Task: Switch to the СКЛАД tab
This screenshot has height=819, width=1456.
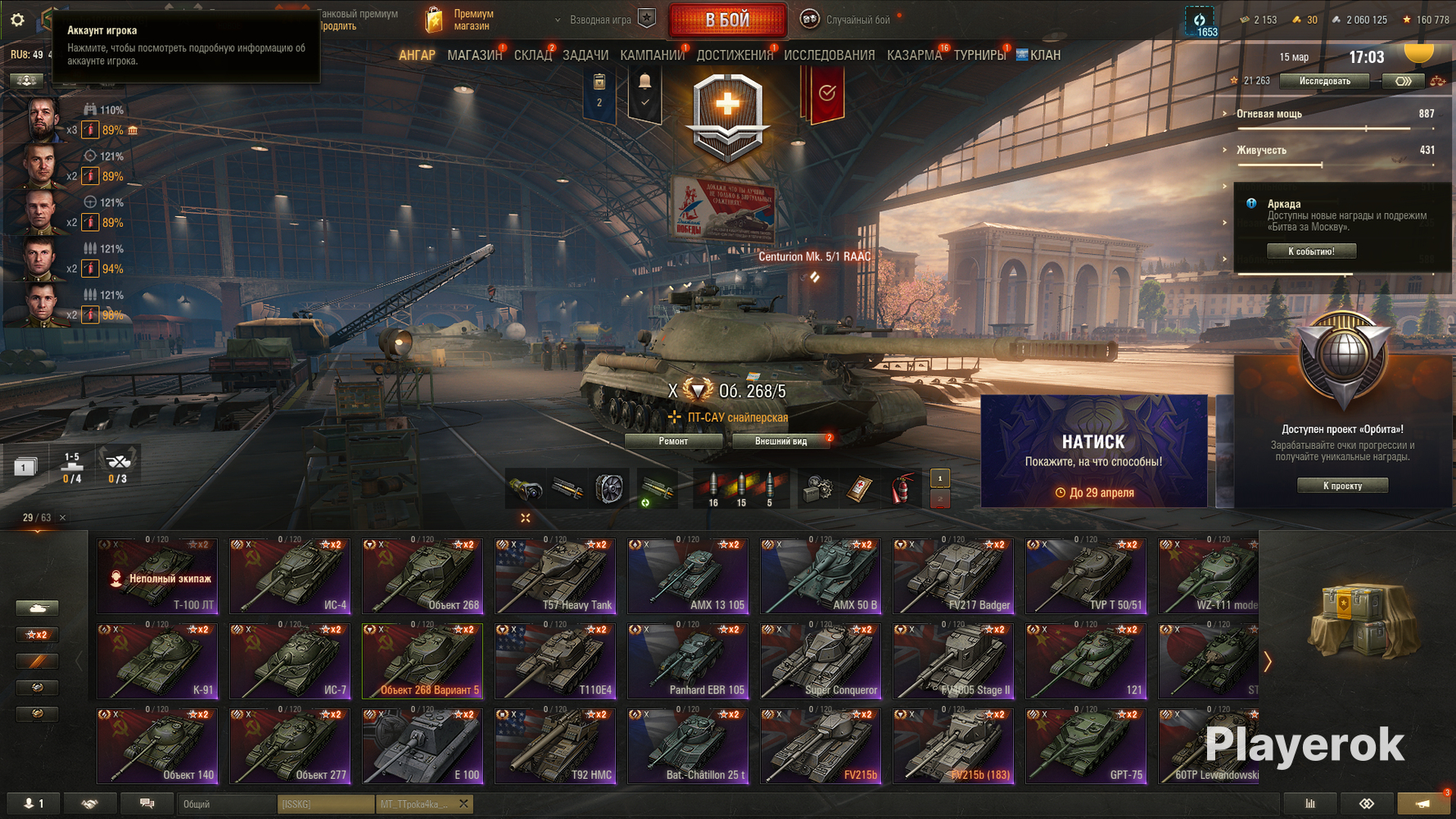Action: (x=532, y=56)
